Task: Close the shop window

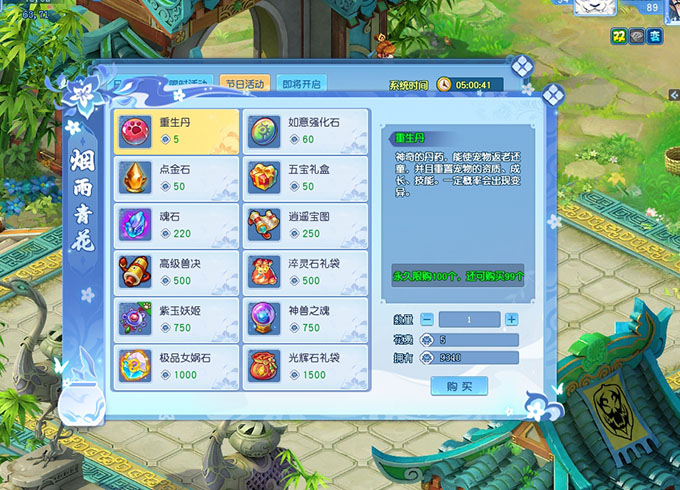Action: (x=554, y=96)
